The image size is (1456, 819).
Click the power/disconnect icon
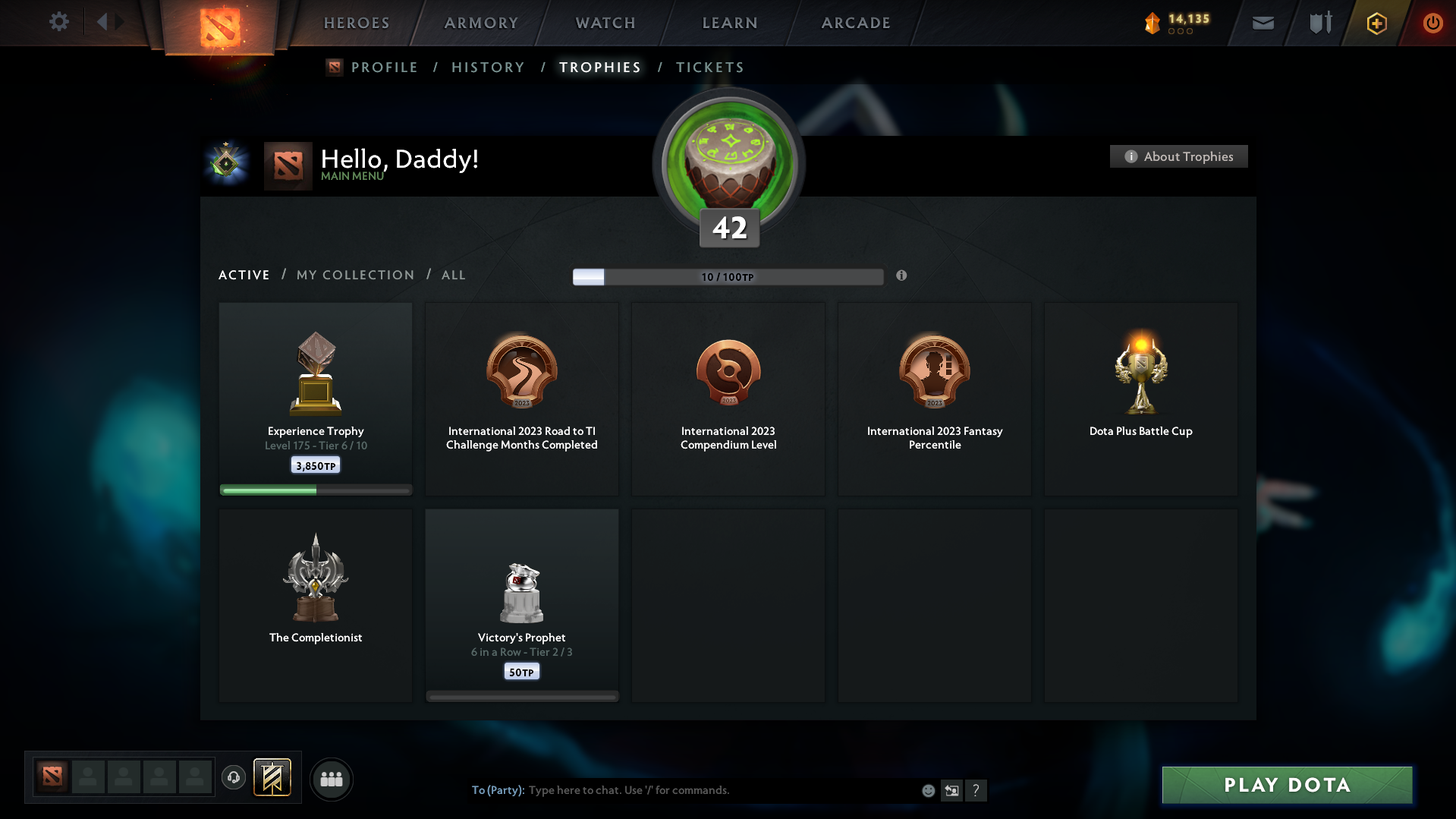pos(1432,23)
